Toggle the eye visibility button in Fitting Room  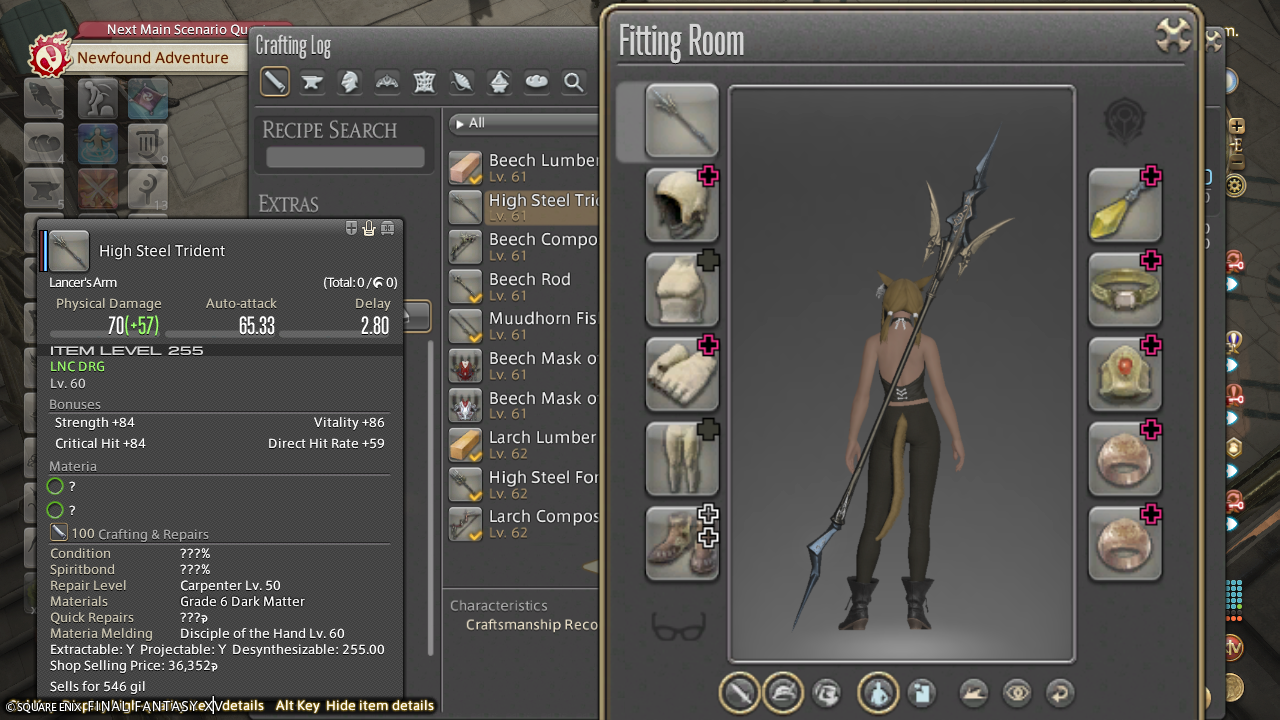pyautogui.click(x=1017, y=692)
